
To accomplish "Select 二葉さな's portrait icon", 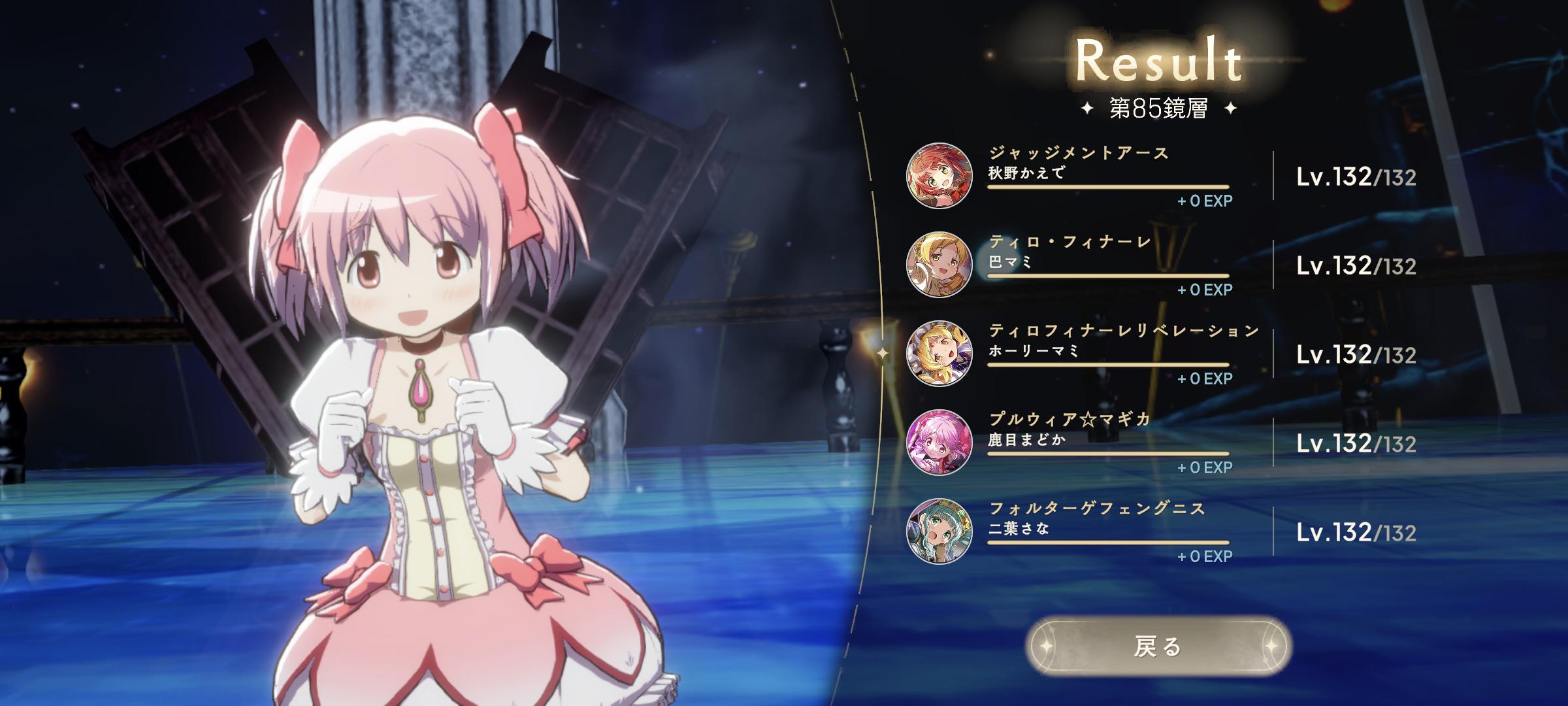I will point(939,531).
